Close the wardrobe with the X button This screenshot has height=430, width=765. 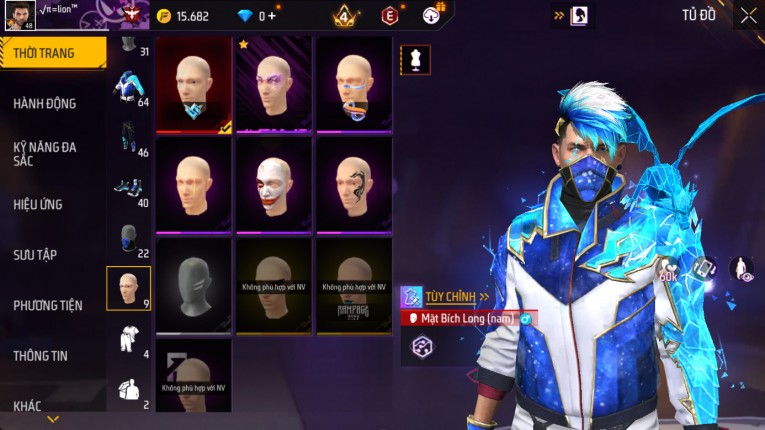[748, 15]
